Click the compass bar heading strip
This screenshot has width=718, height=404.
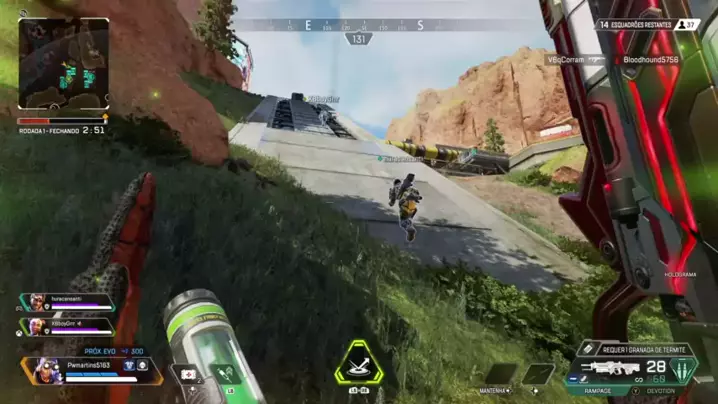(358, 25)
